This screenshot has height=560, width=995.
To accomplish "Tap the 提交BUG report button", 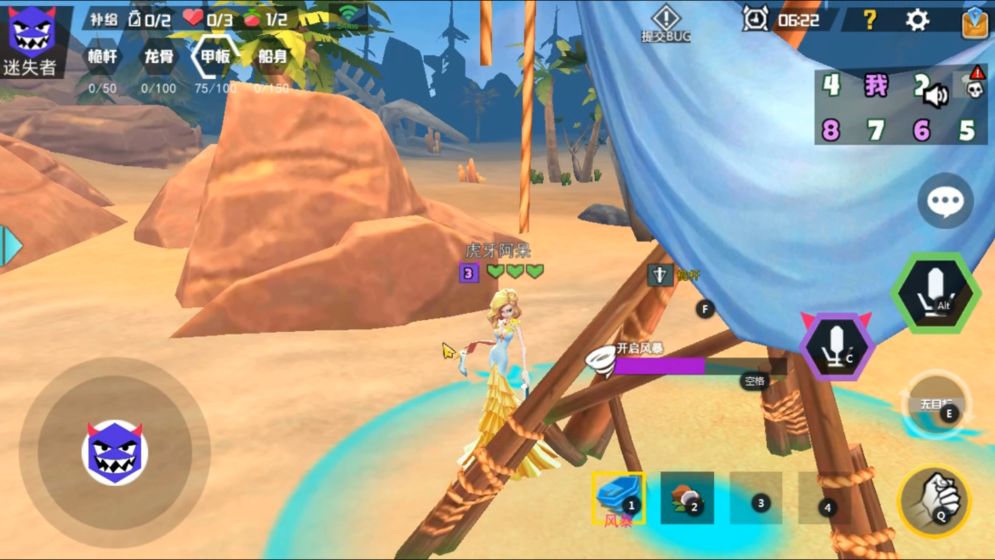I will tap(666, 23).
